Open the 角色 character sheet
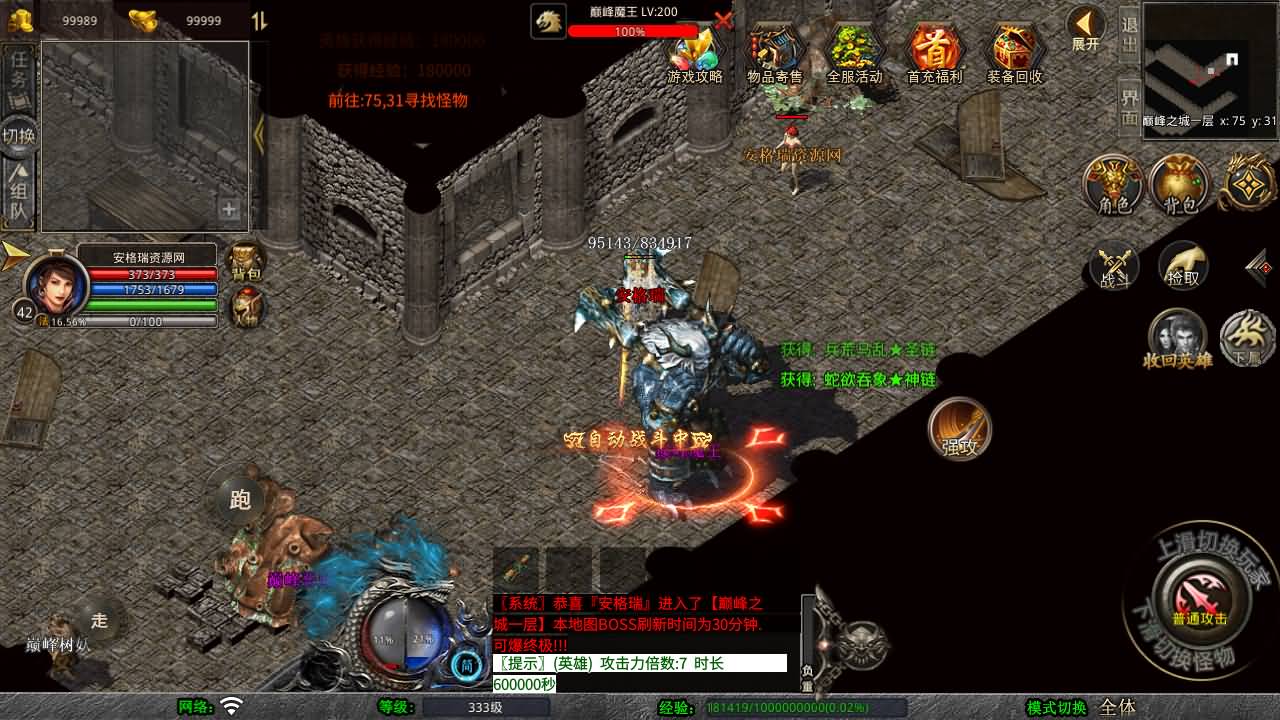The height and width of the screenshot is (720, 1280). 1114,185
